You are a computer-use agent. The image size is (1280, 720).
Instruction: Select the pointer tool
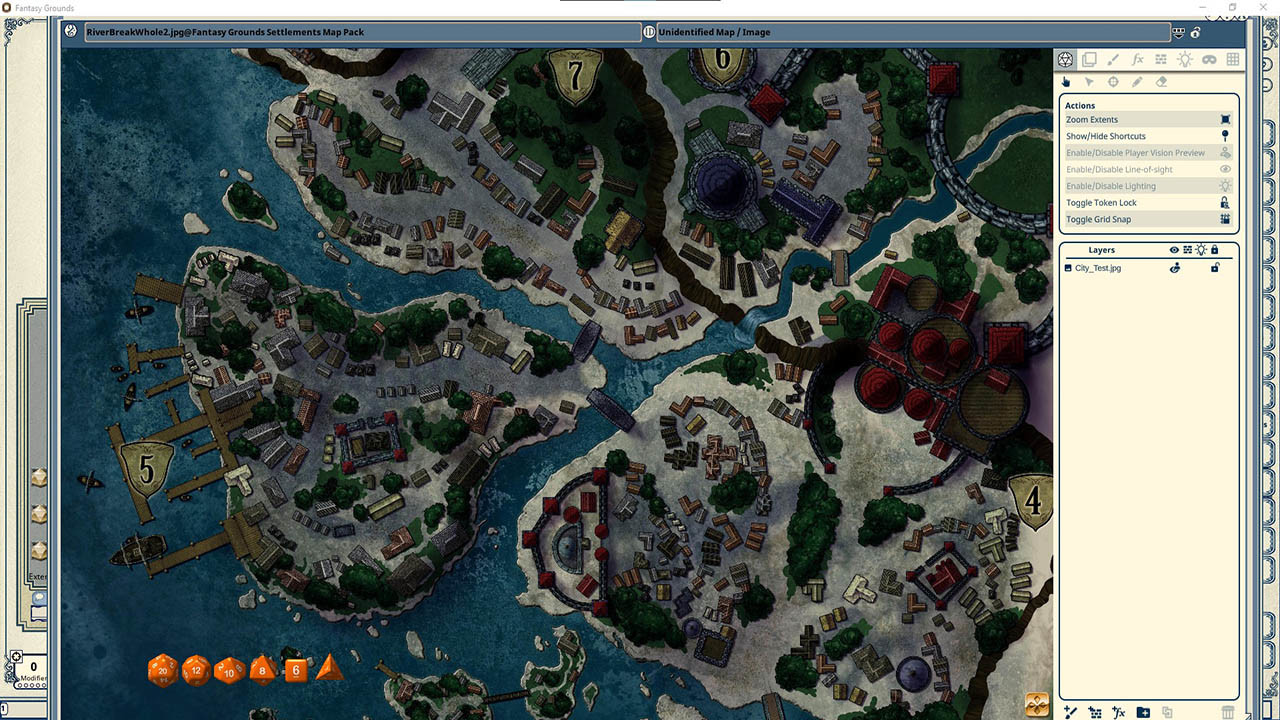(x=1089, y=81)
